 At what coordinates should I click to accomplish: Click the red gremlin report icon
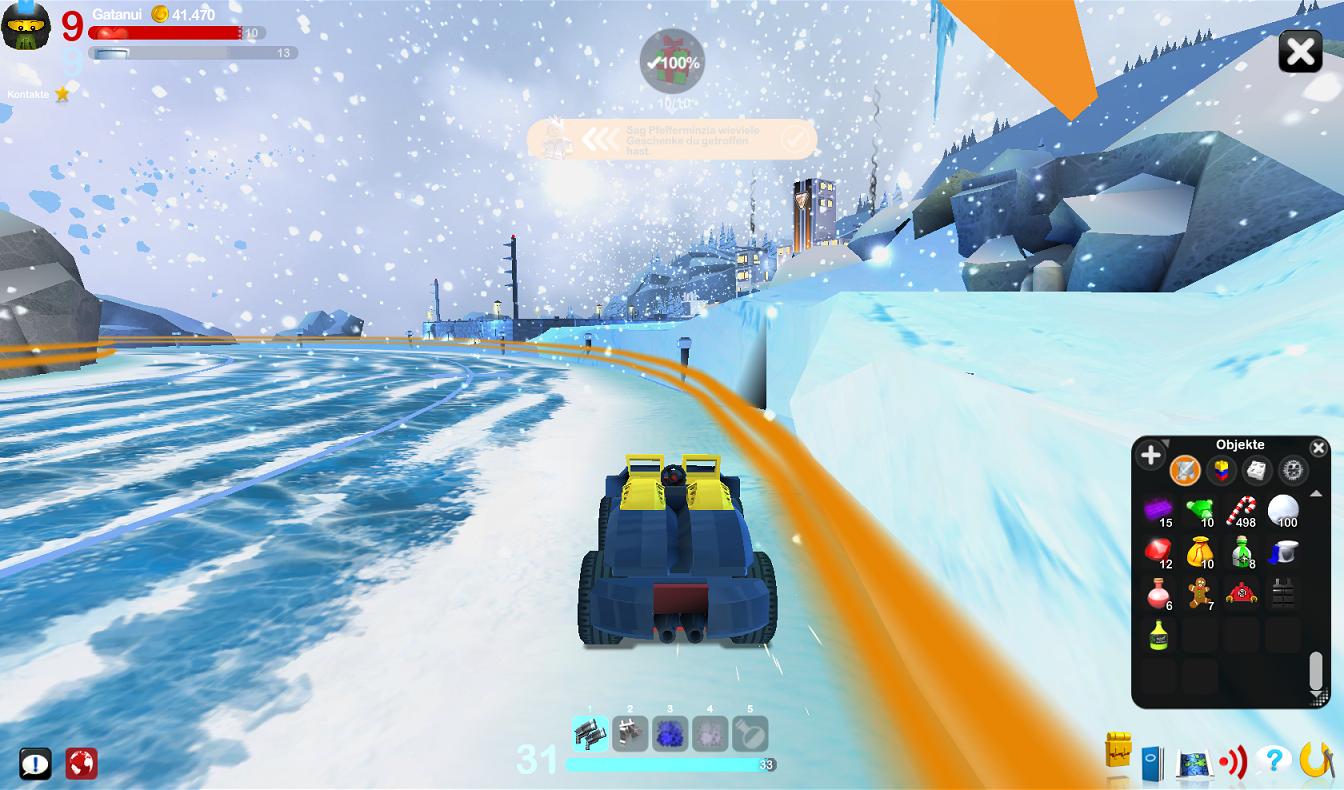82,763
